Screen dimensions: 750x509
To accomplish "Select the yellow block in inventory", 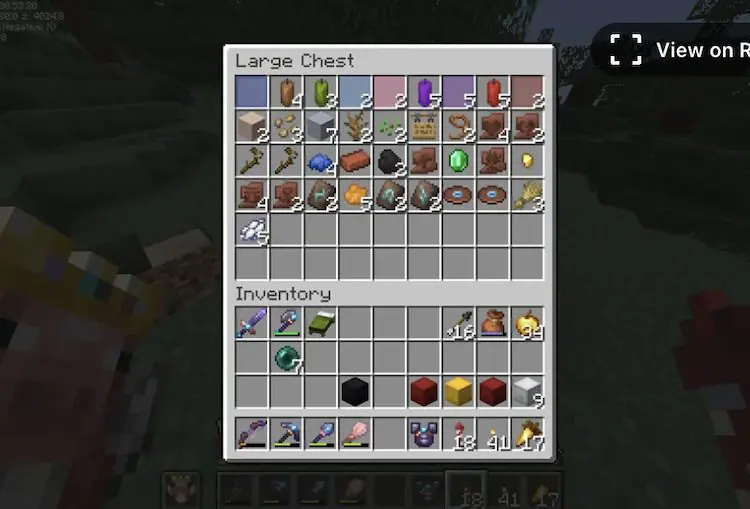I will pos(458,391).
